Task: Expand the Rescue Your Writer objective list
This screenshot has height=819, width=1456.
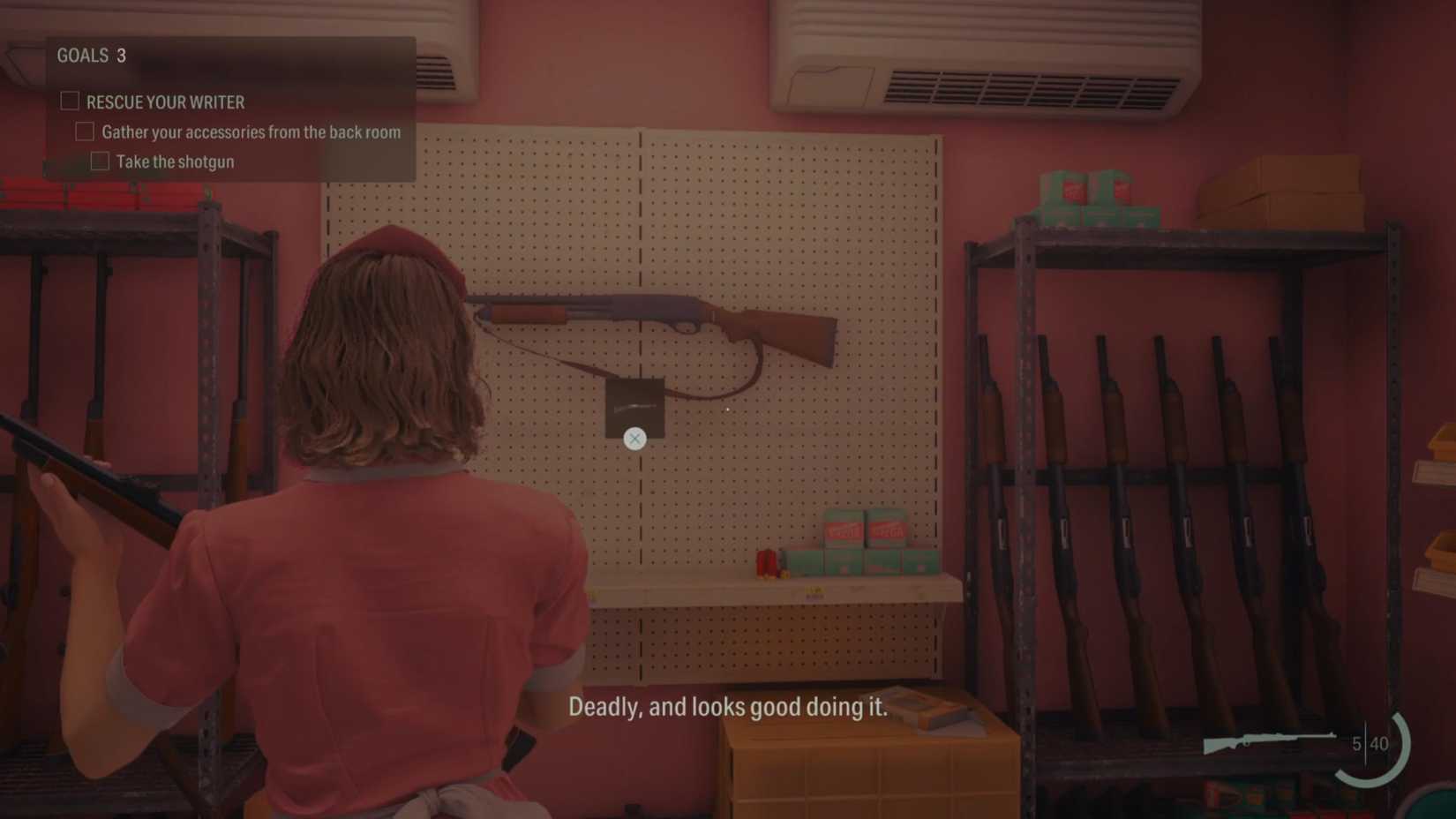Action: point(164,102)
